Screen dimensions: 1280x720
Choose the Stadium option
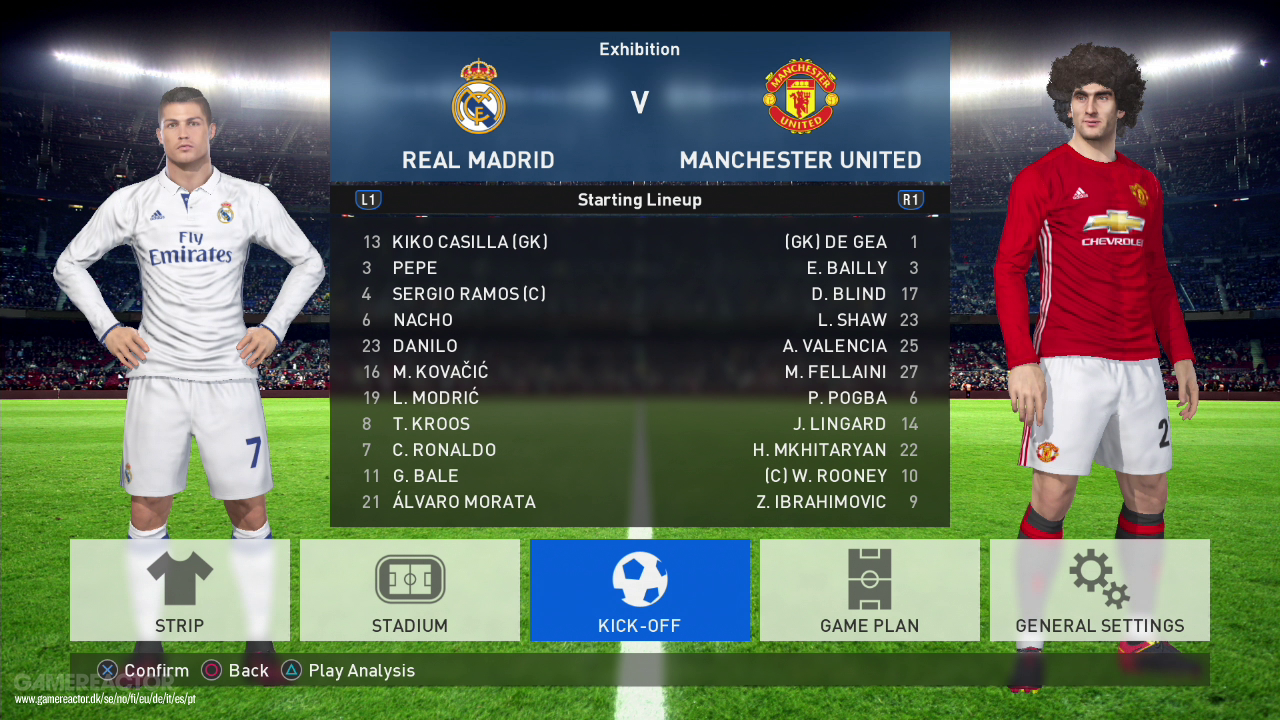tap(410, 590)
